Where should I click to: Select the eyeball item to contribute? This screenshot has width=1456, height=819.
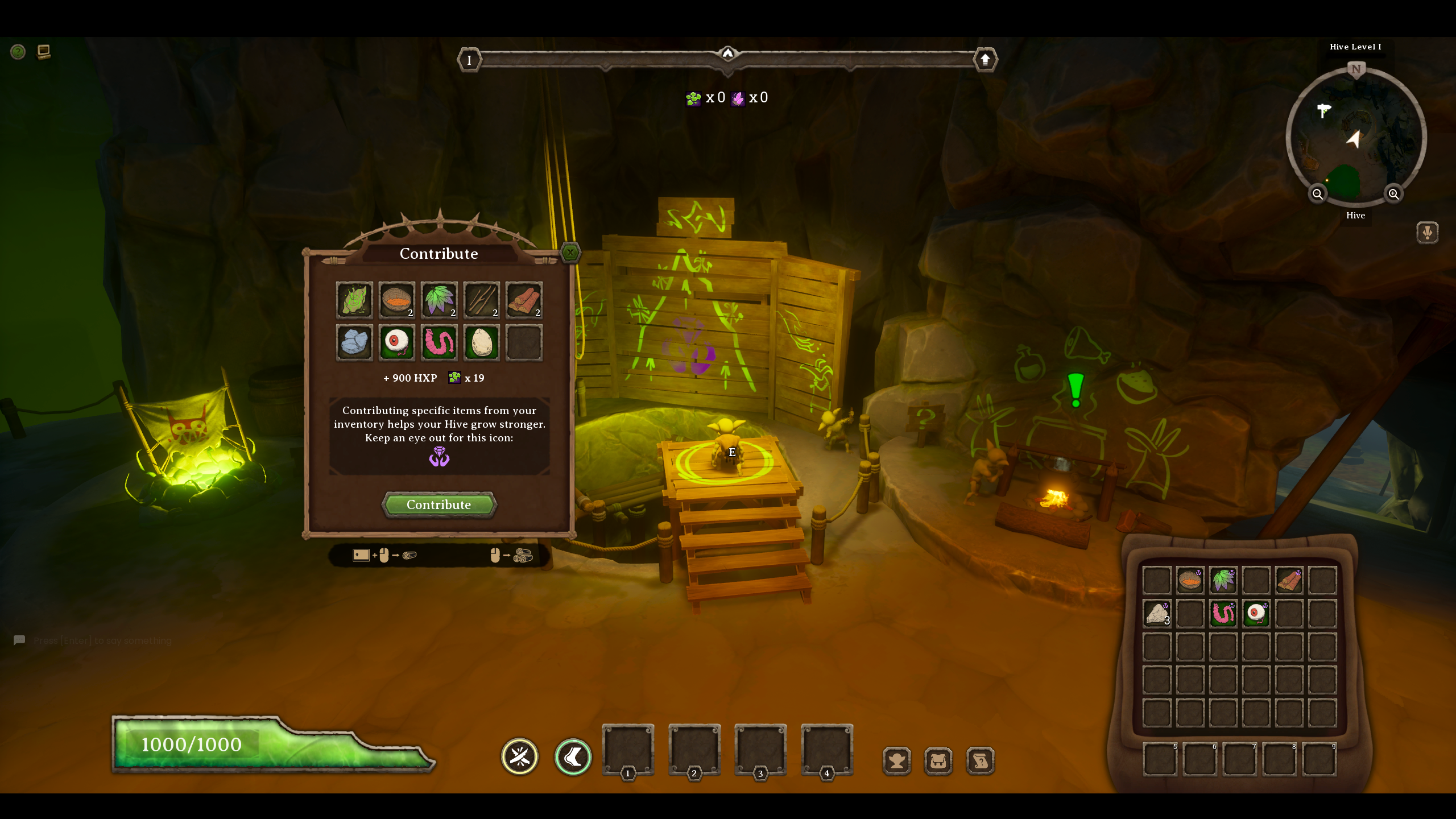click(397, 342)
